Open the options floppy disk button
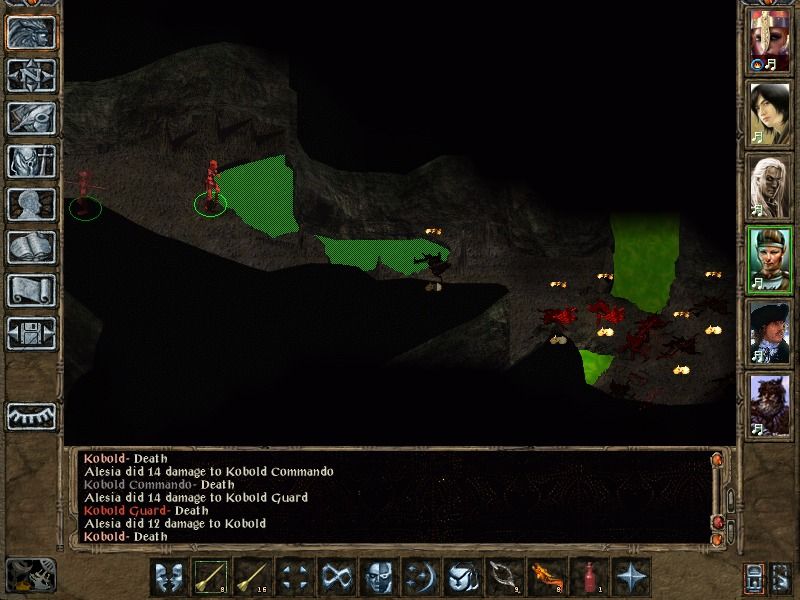The height and width of the screenshot is (600, 800). (31, 333)
